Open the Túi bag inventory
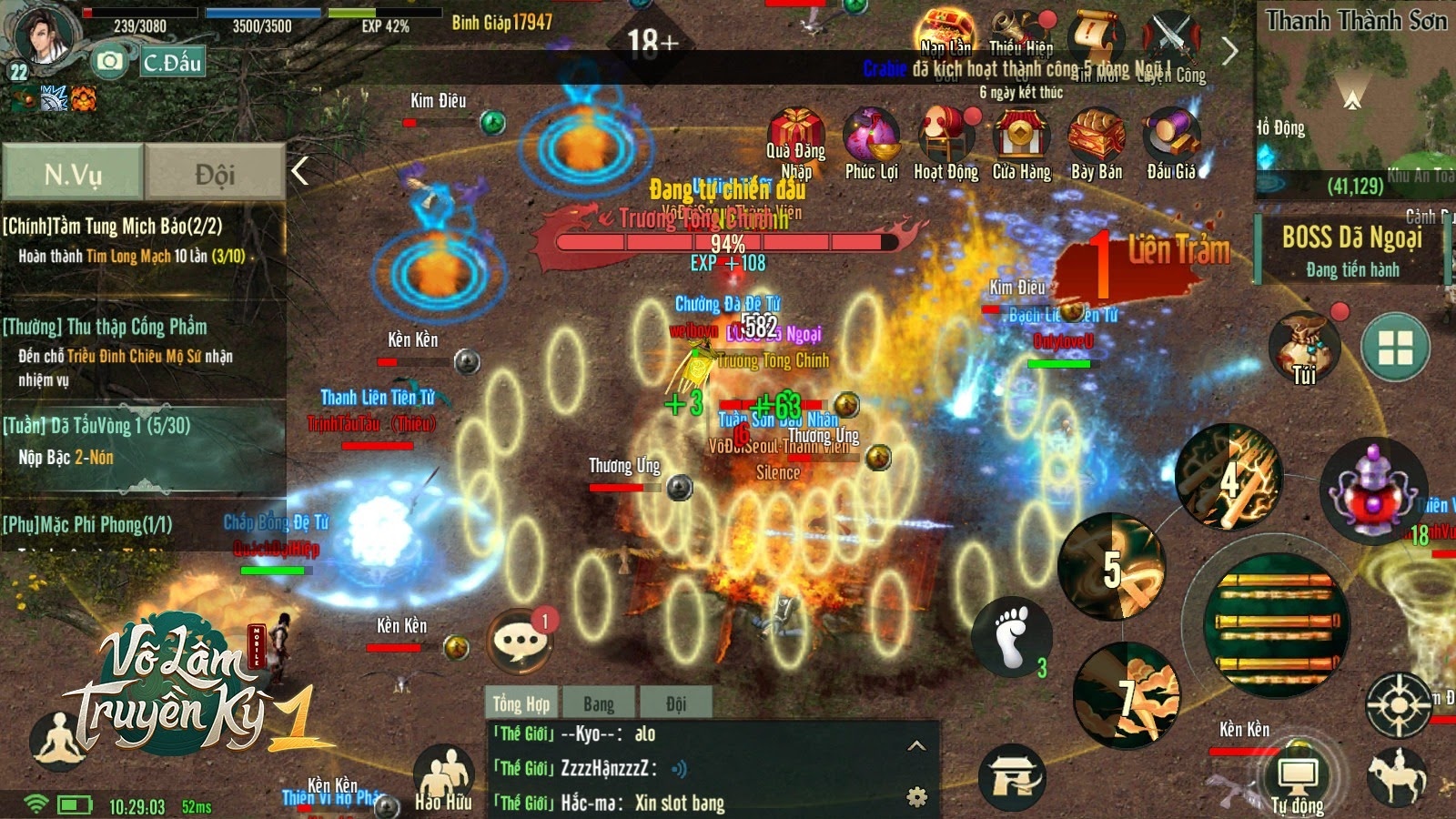The height and width of the screenshot is (819, 1456). click(x=1304, y=345)
